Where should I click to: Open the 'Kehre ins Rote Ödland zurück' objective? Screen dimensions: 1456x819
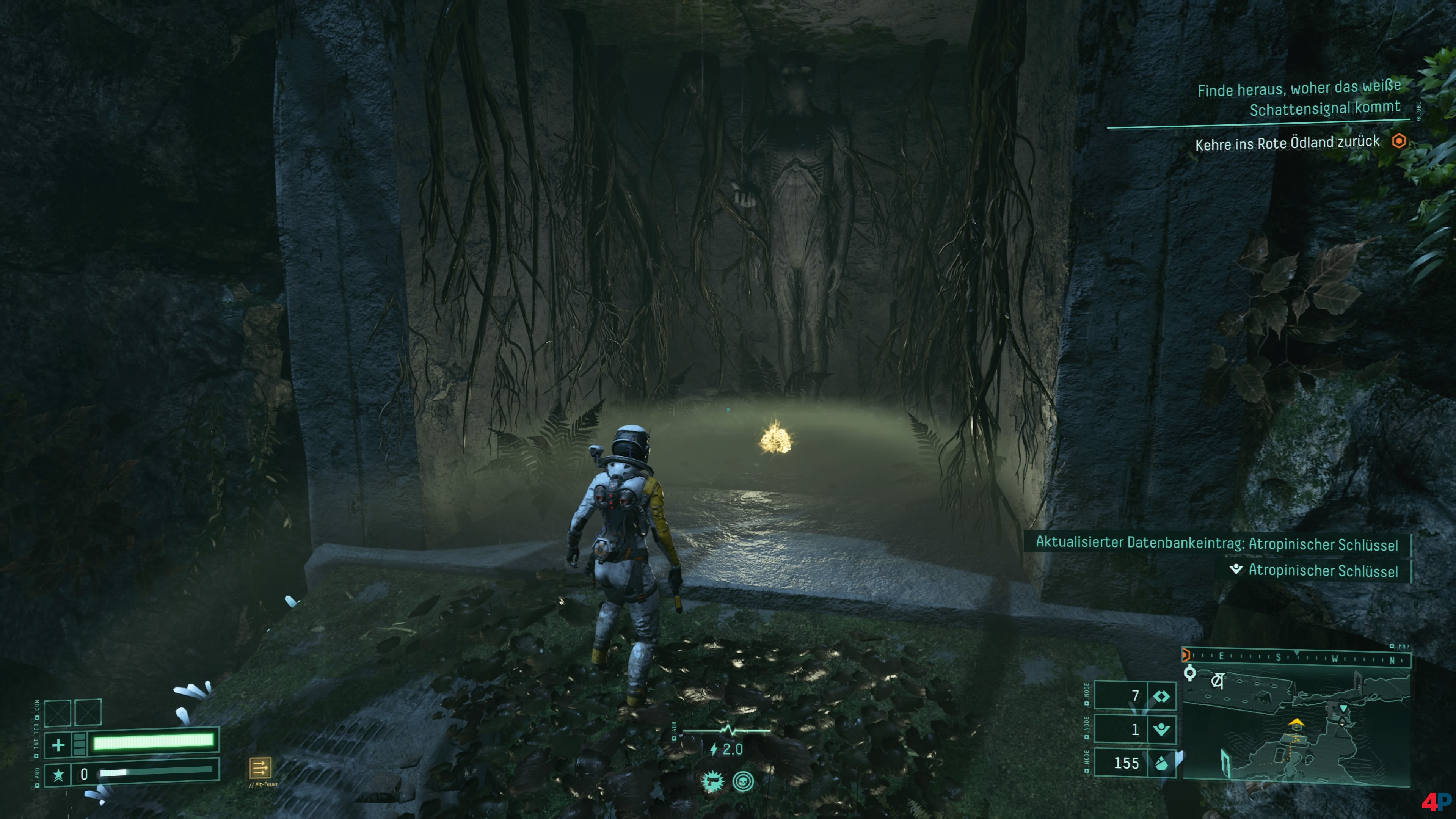point(1287,143)
